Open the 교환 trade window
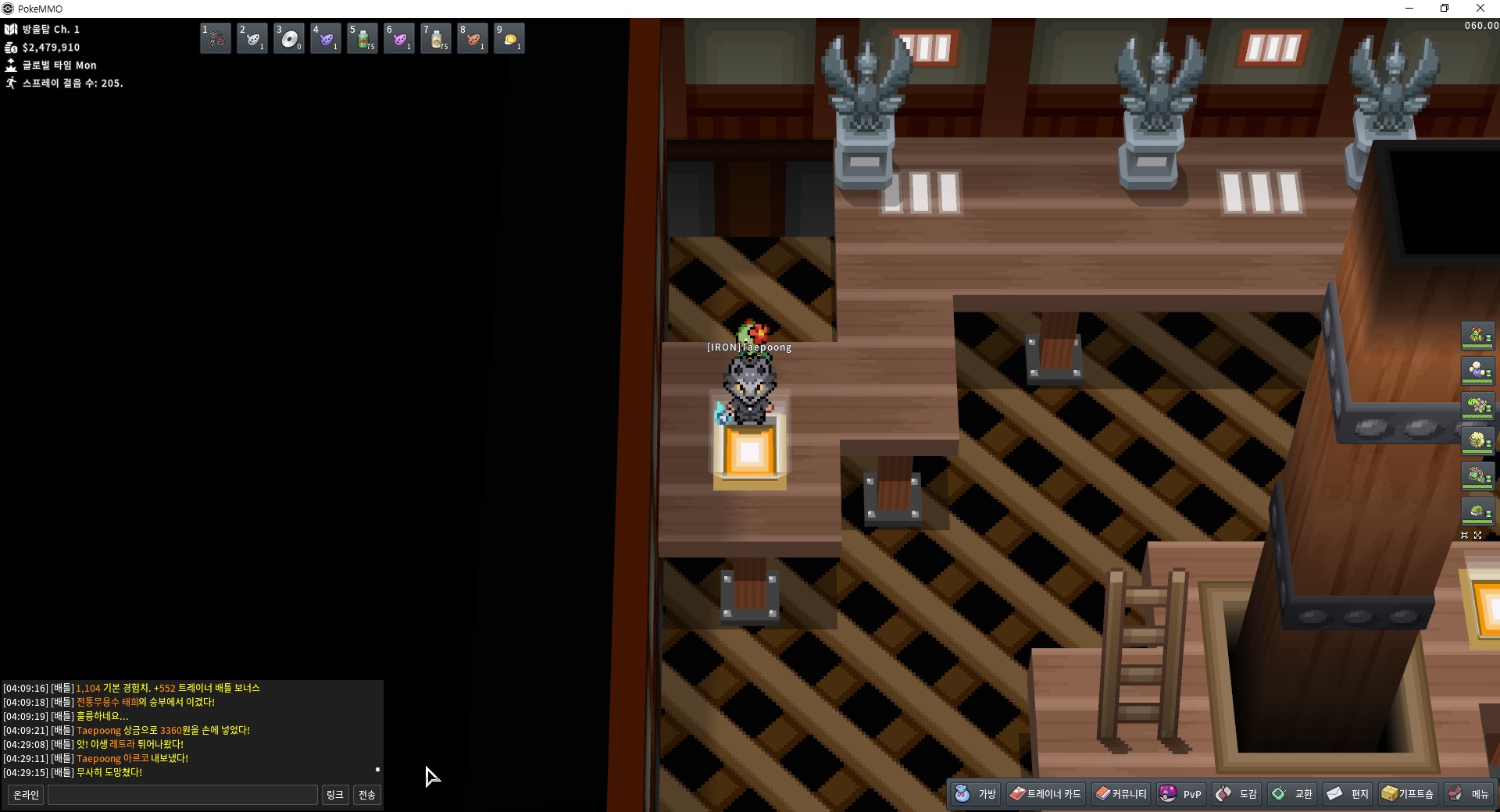The width and height of the screenshot is (1500, 812). tap(1292, 794)
